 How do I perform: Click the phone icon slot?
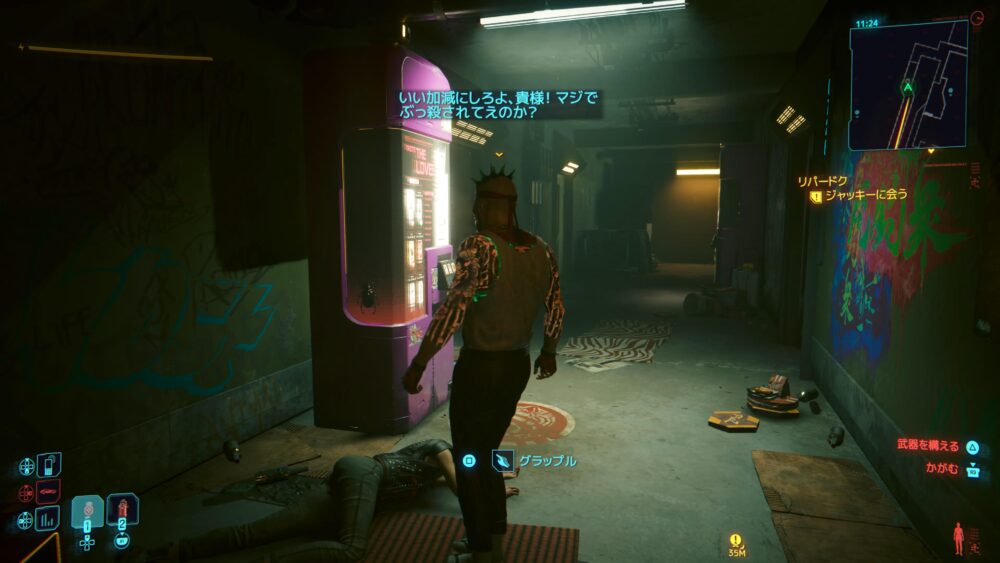48,465
